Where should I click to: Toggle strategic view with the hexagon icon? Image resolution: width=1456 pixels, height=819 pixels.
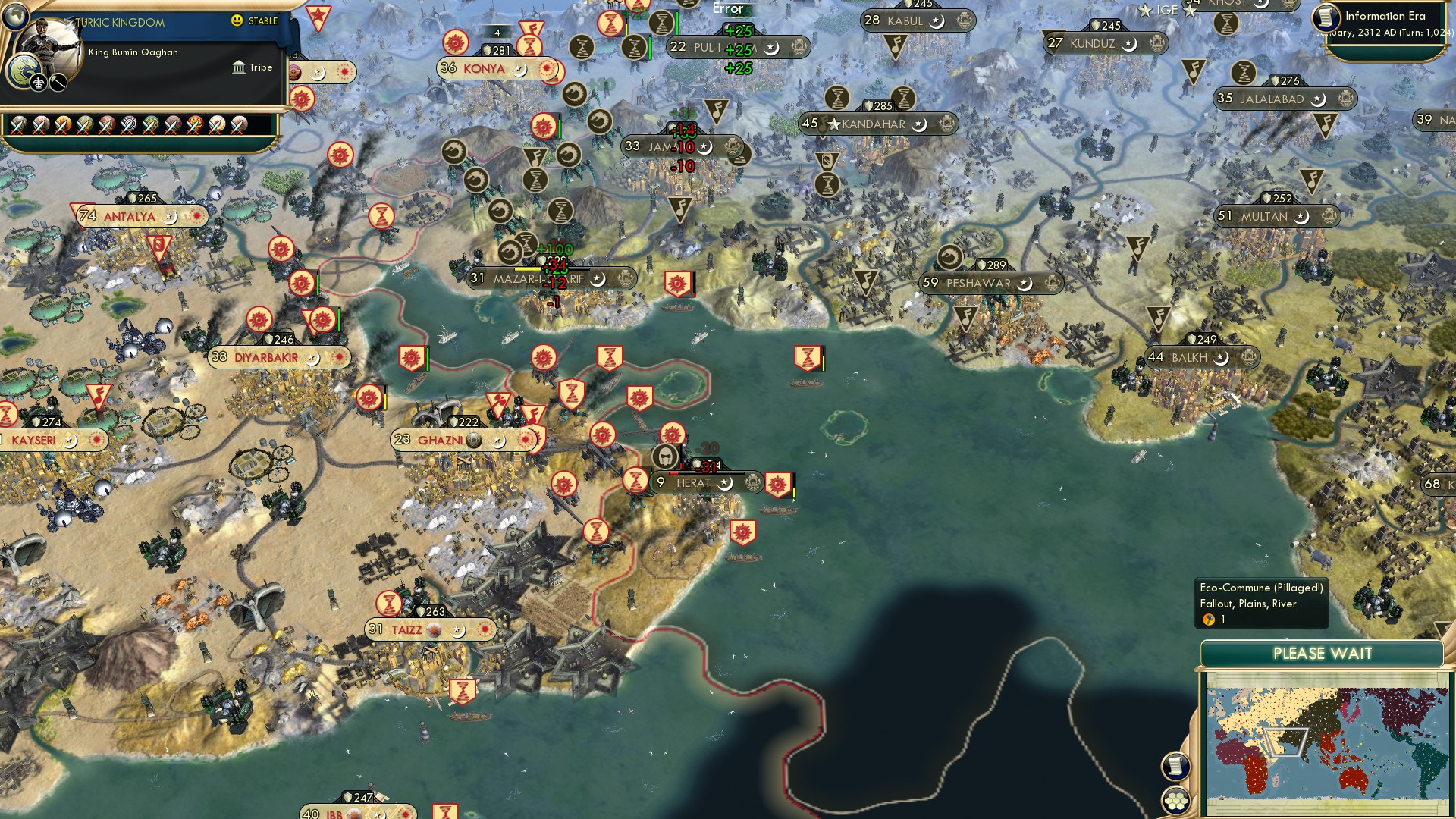pos(1175,802)
